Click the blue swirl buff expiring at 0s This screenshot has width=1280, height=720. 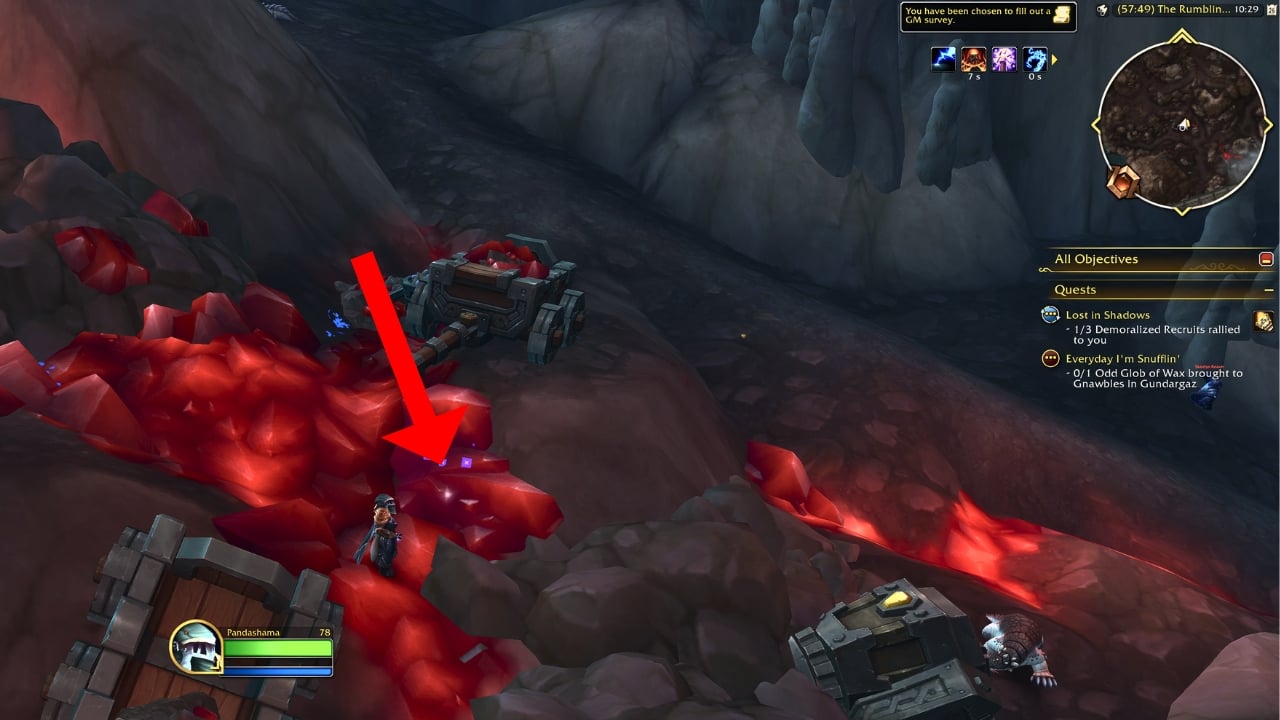(1036, 59)
